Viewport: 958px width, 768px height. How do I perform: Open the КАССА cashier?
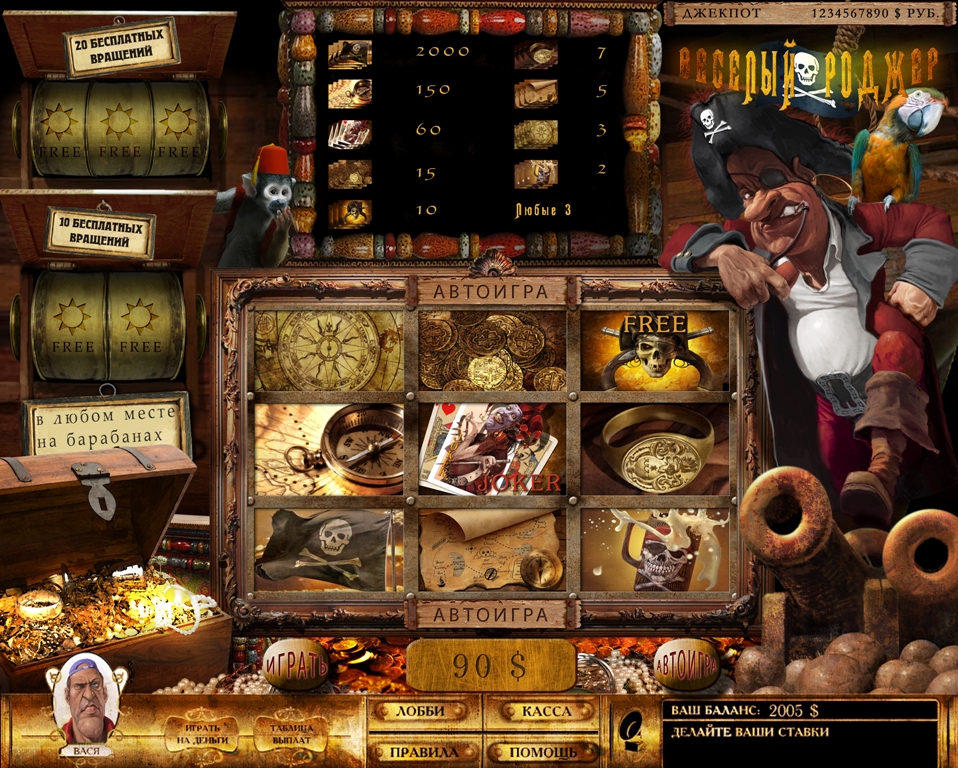[x=546, y=711]
